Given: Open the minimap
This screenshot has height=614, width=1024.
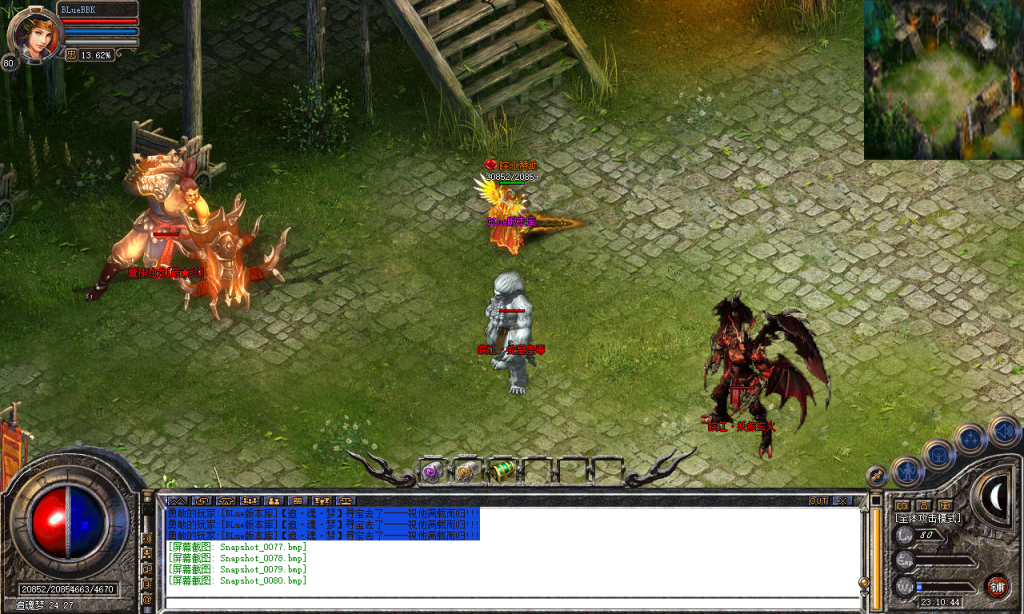Looking at the screenshot, I should tap(943, 79).
